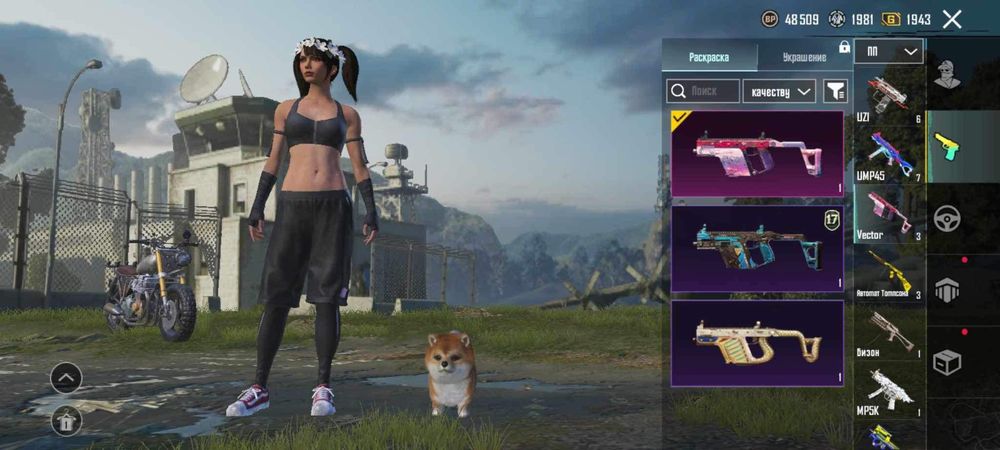Select the MP5K weapon entry
Image resolution: width=1000 pixels, height=450 pixels.
(x=889, y=389)
